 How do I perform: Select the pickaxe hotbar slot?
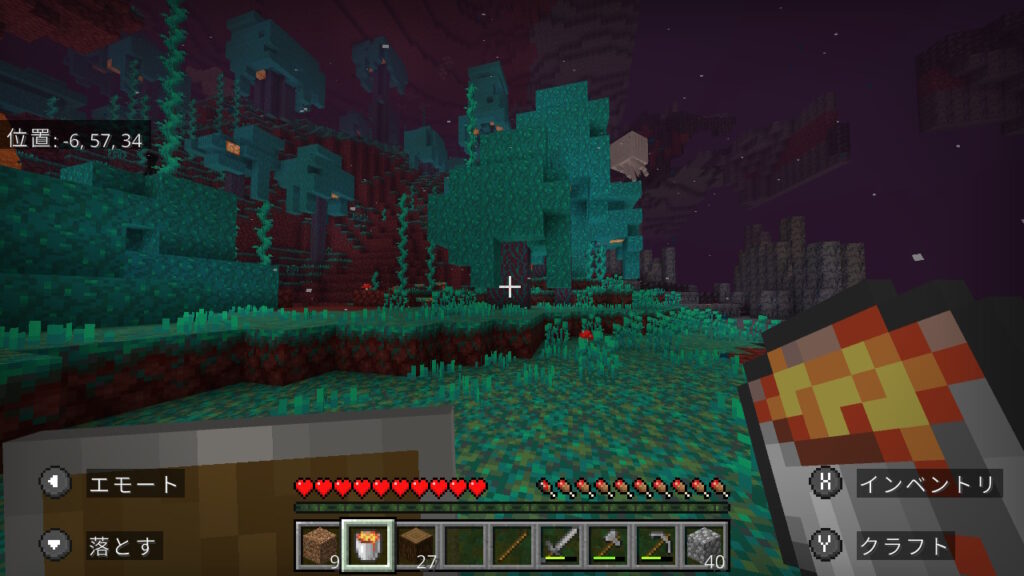click(654, 545)
